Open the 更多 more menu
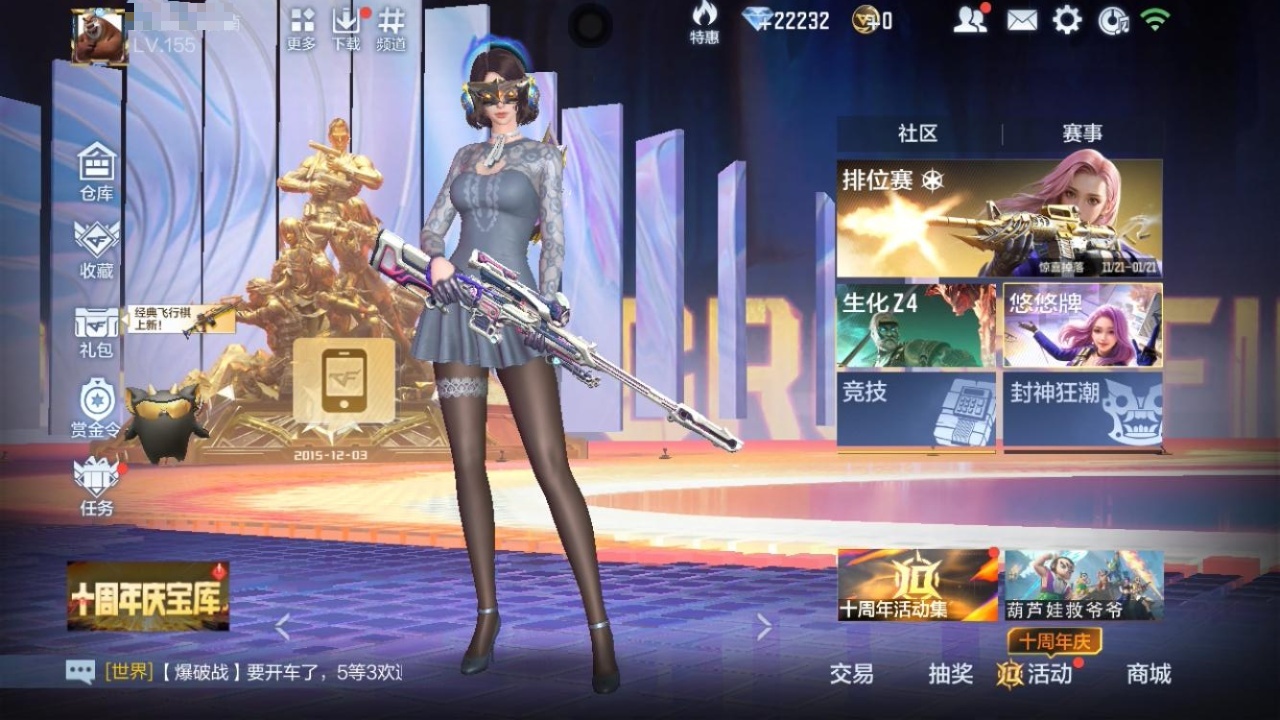Viewport: 1280px width, 720px height. pos(302,28)
